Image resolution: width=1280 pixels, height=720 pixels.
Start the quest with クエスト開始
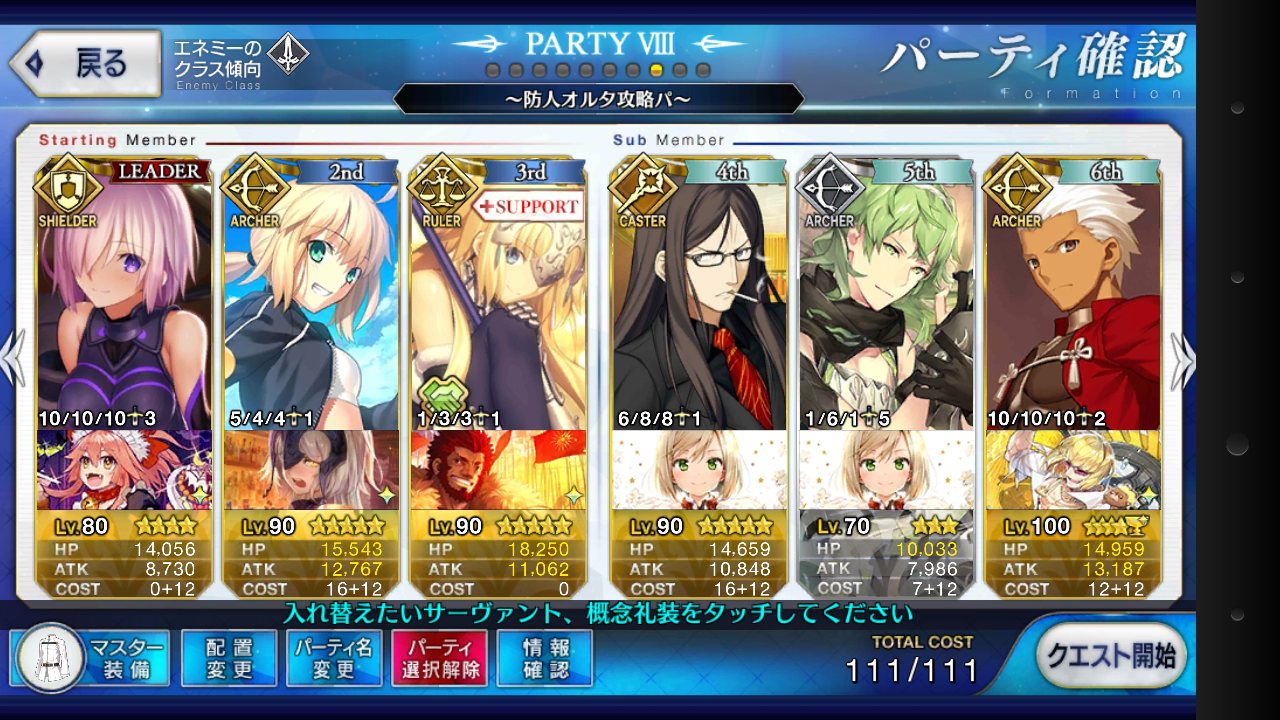[x=1111, y=657]
